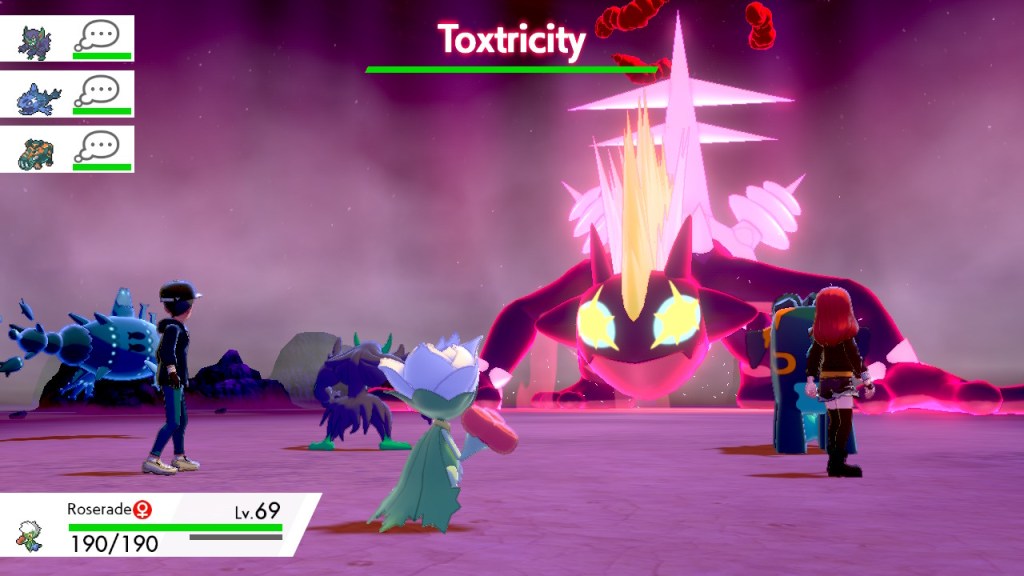Select the Grimmsnarl ally panel
Screen dimensions: 1024x576
(x=67, y=40)
